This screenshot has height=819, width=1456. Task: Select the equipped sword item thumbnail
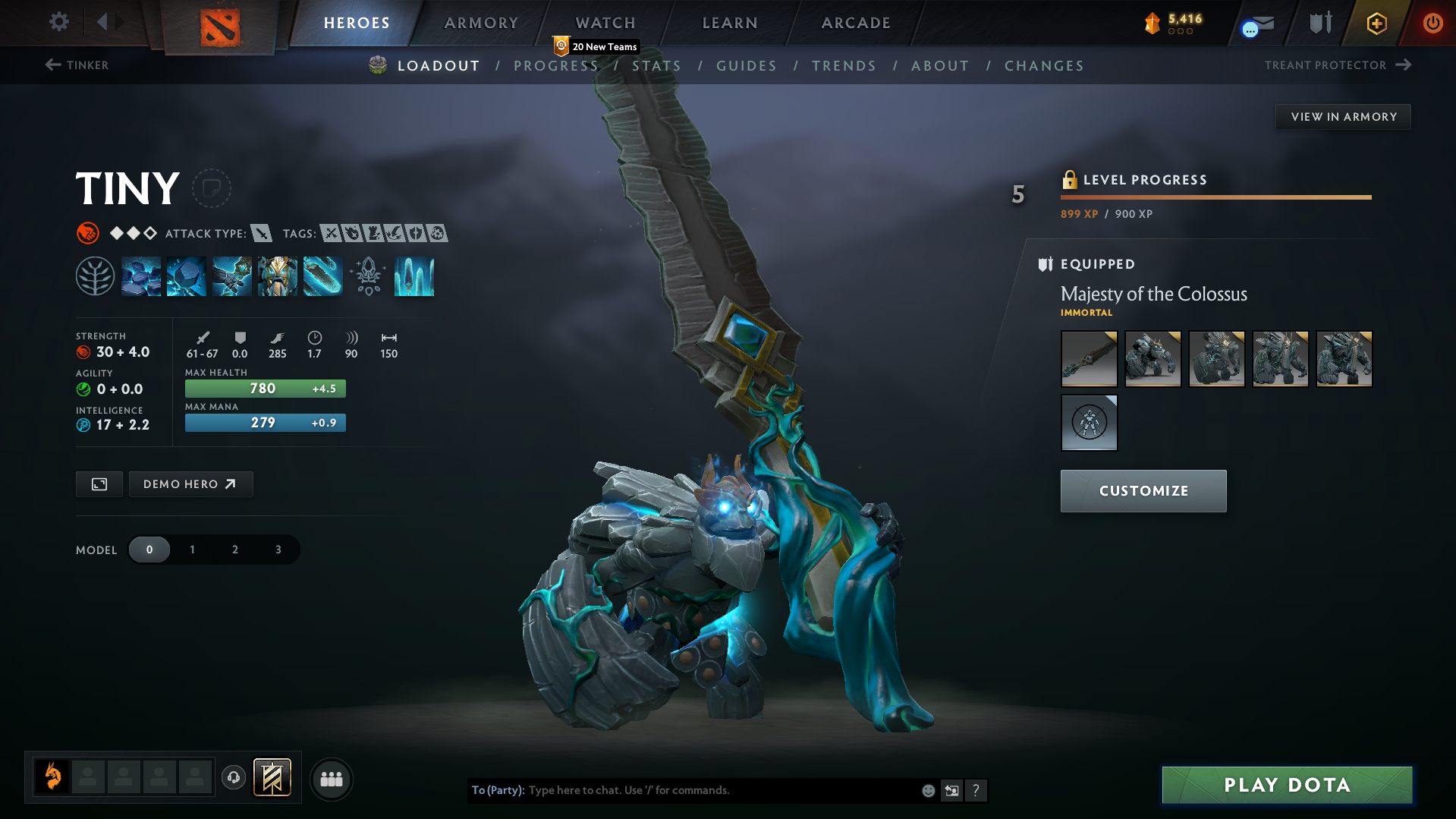1089,358
